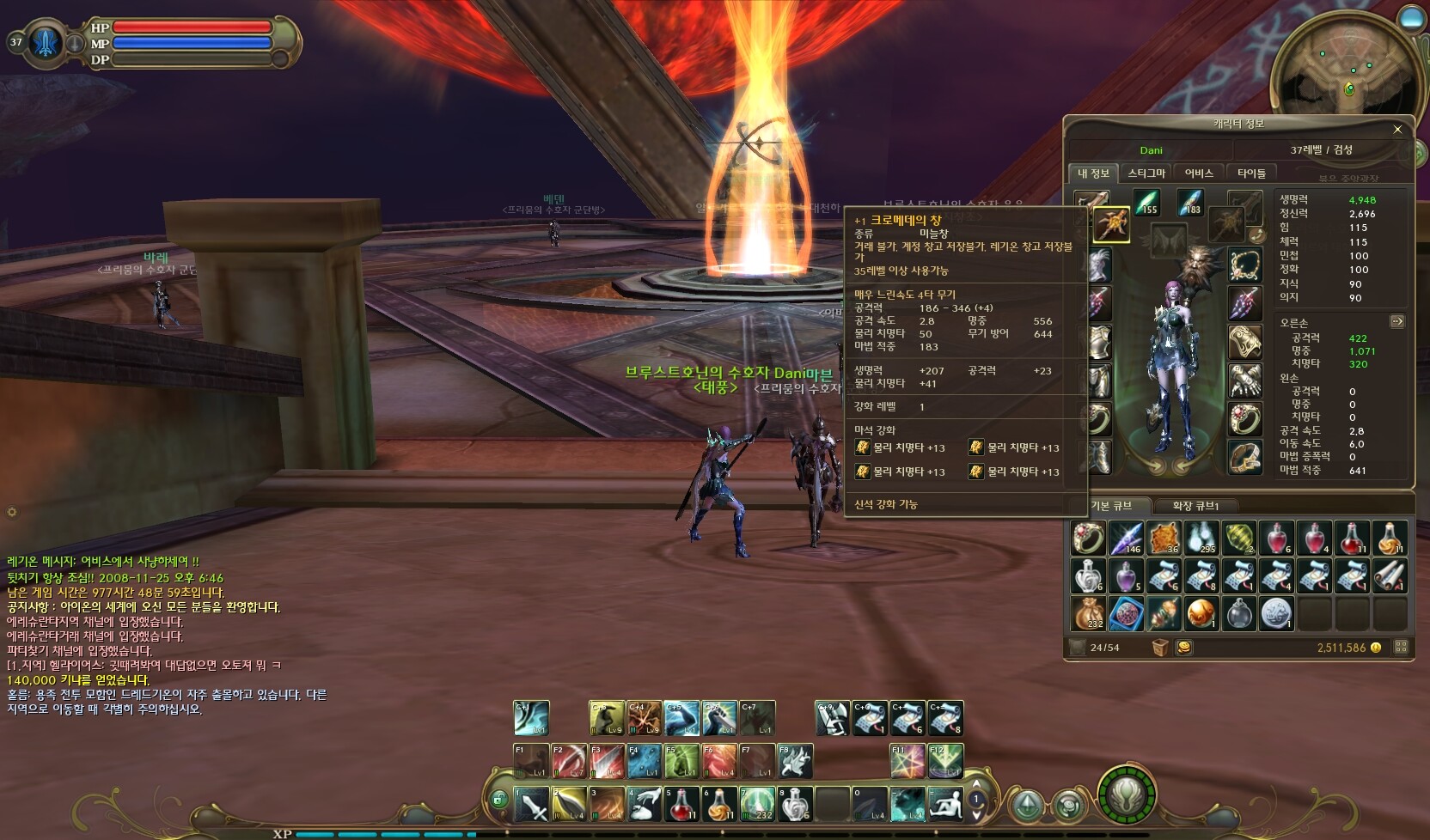Toggle the hotbar lock button
1430x840 pixels.
(x=498, y=800)
